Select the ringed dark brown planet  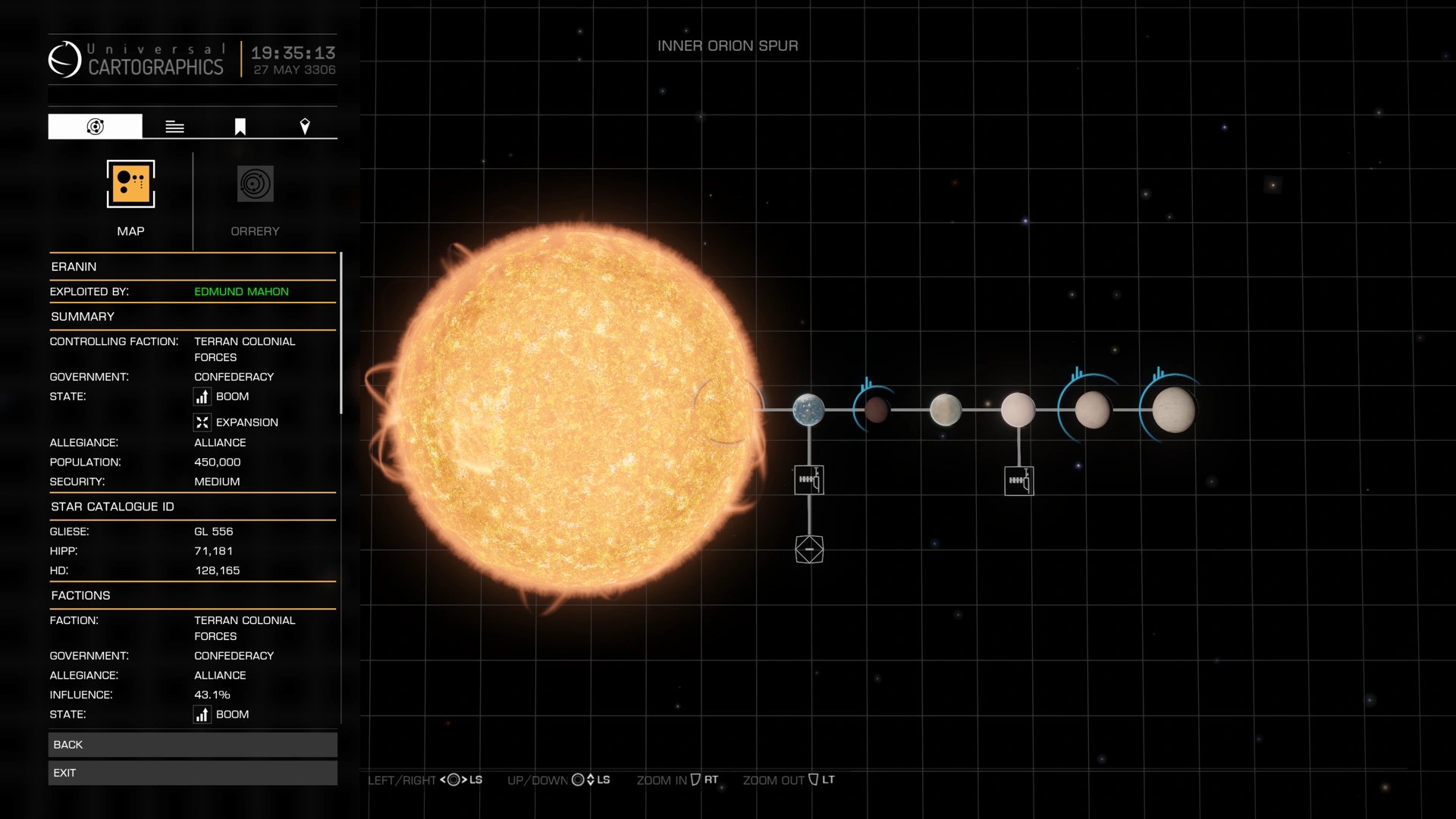coord(876,410)
